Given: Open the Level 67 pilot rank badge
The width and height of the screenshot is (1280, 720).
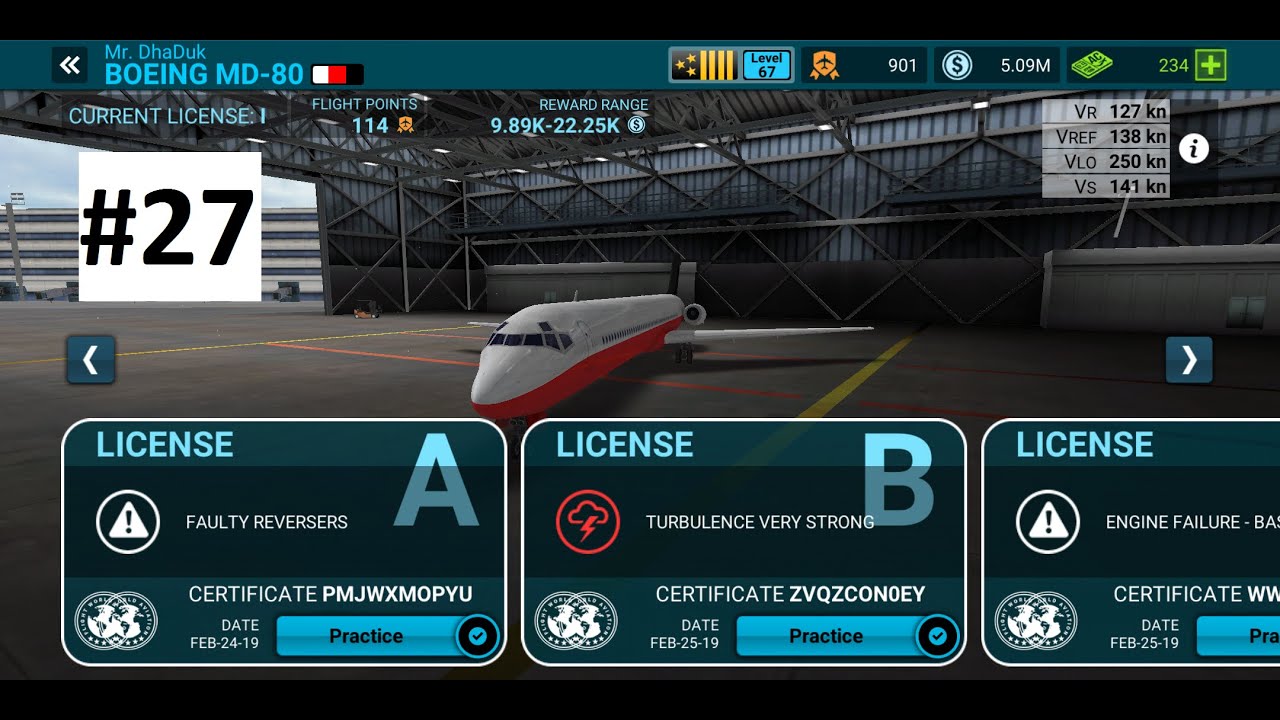Looking at the screenshot, I should (731, 66).
